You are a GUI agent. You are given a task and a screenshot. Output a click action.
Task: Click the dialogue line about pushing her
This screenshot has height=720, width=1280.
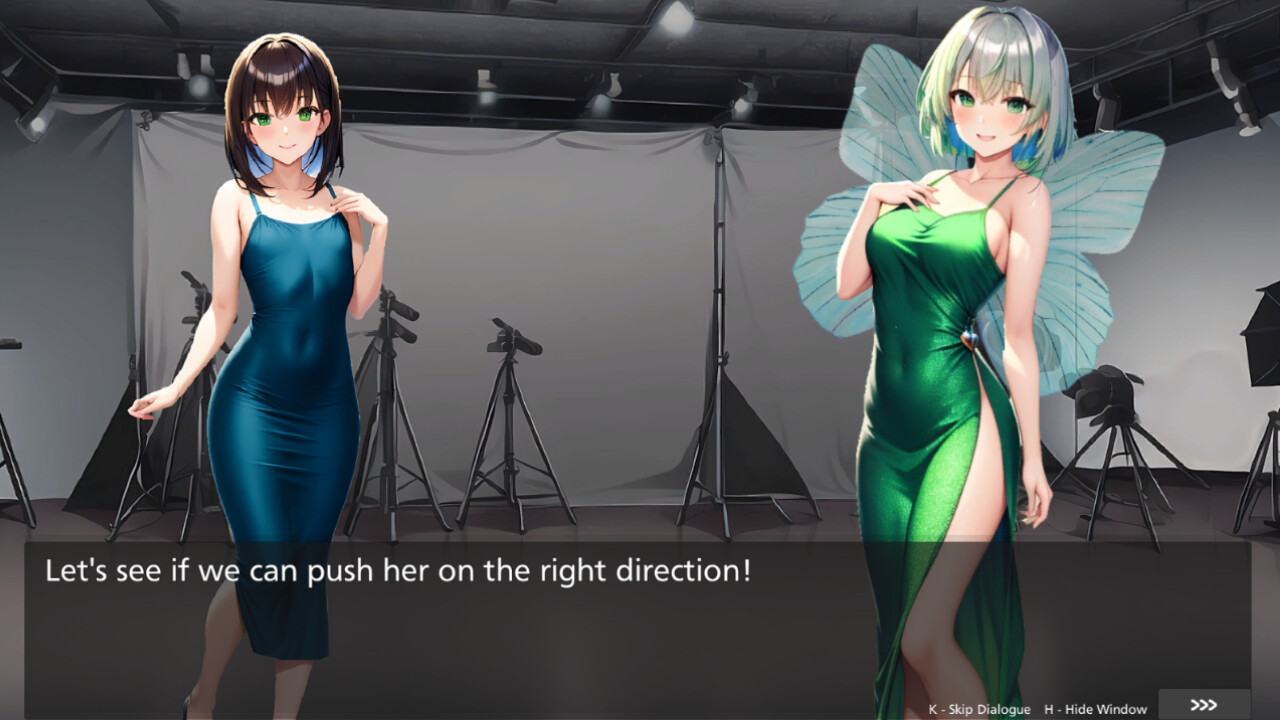(x=398, y=571)
